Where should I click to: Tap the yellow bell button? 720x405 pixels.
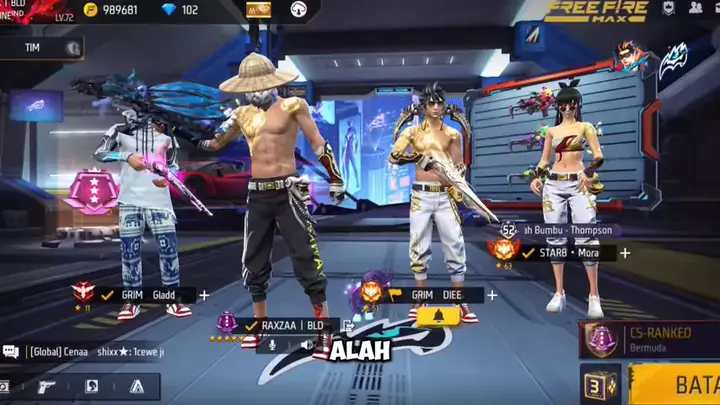(x=439, y=317)
